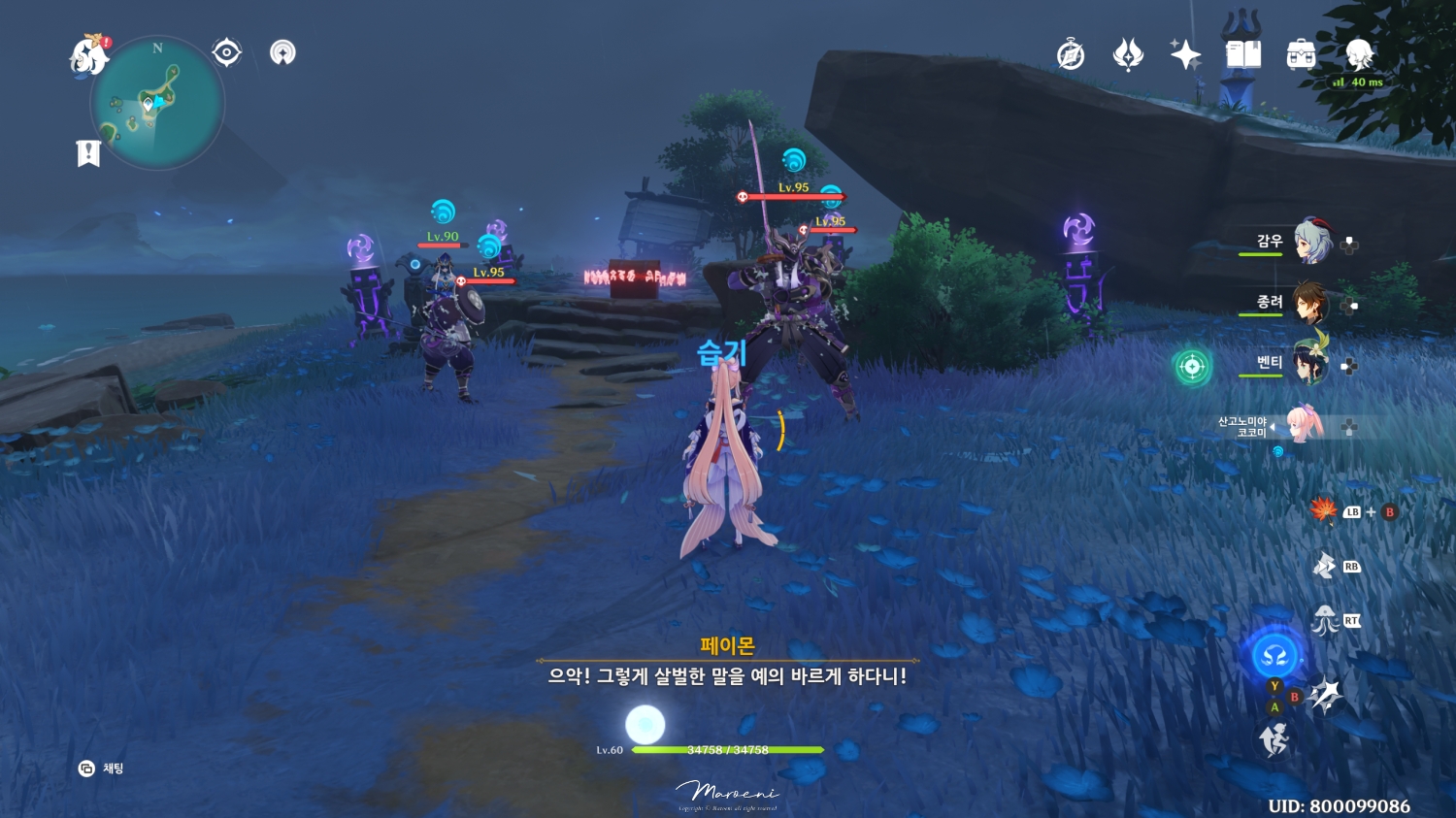Open the exclamation flag marker below the minimap

88,152
